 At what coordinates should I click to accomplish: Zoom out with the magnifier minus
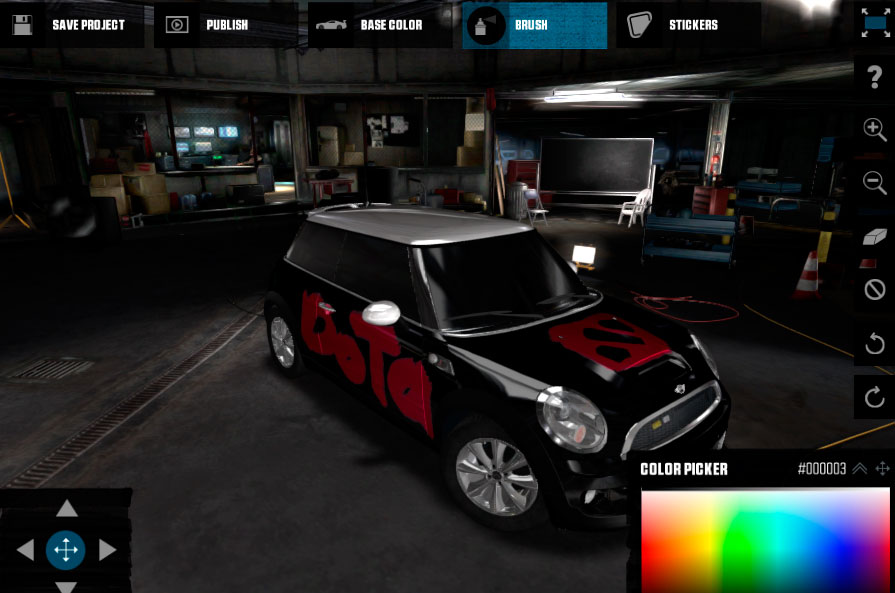[x=875, y=183]
